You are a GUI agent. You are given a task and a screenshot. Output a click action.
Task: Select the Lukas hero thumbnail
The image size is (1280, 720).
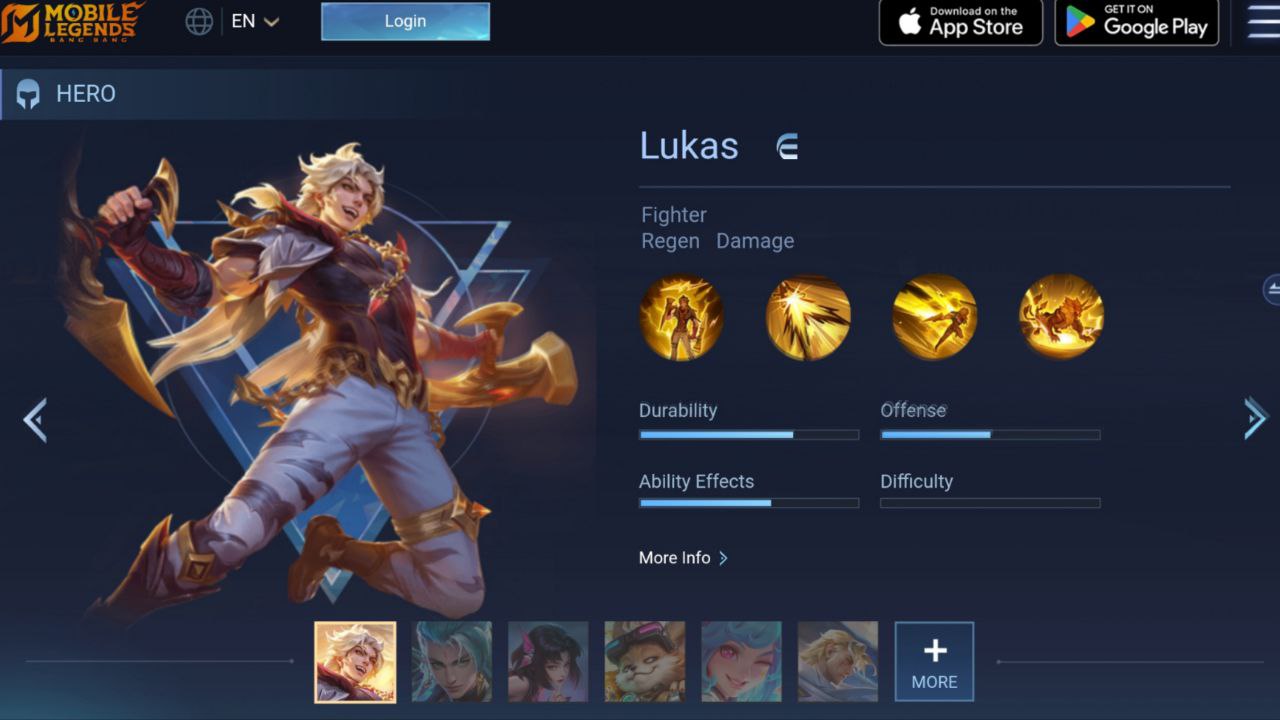point(355,661)
